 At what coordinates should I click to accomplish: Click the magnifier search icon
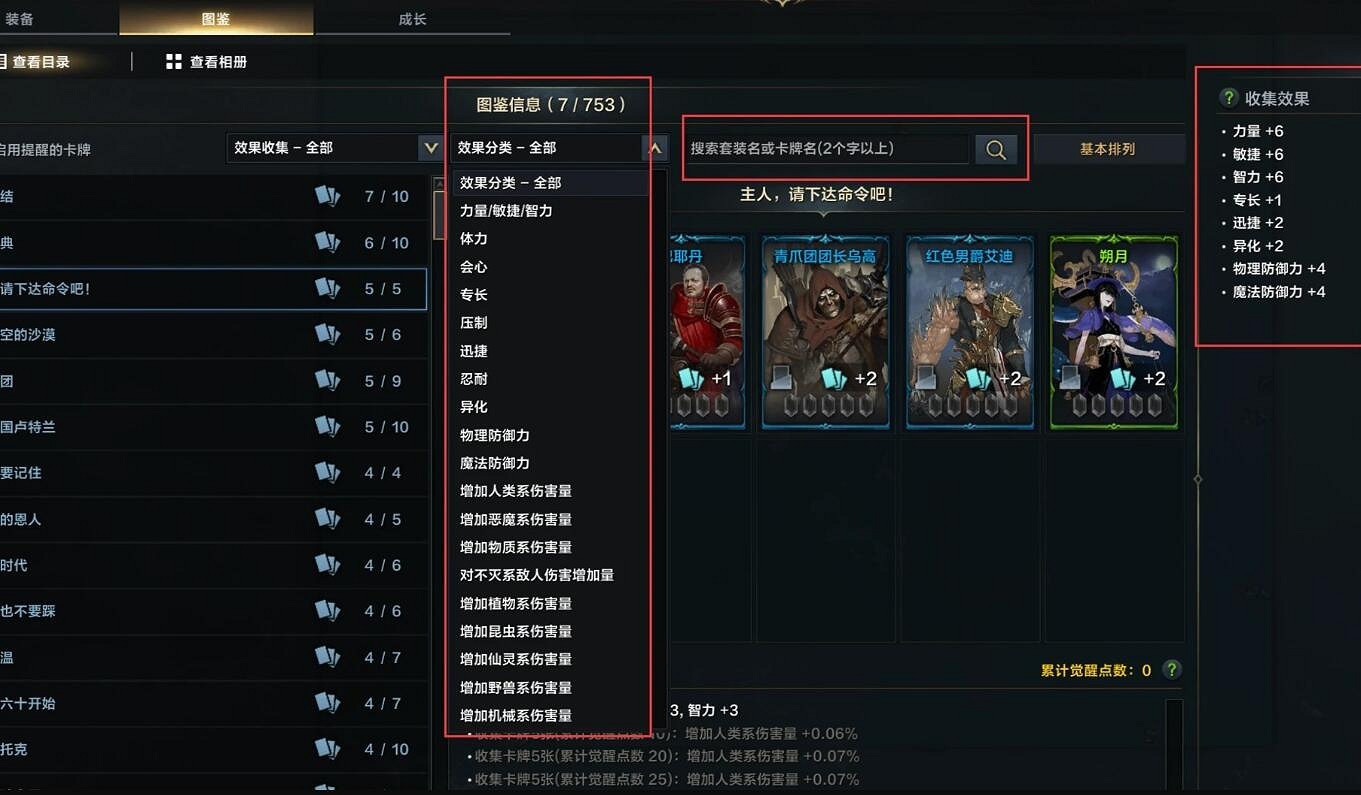point(994,147)
